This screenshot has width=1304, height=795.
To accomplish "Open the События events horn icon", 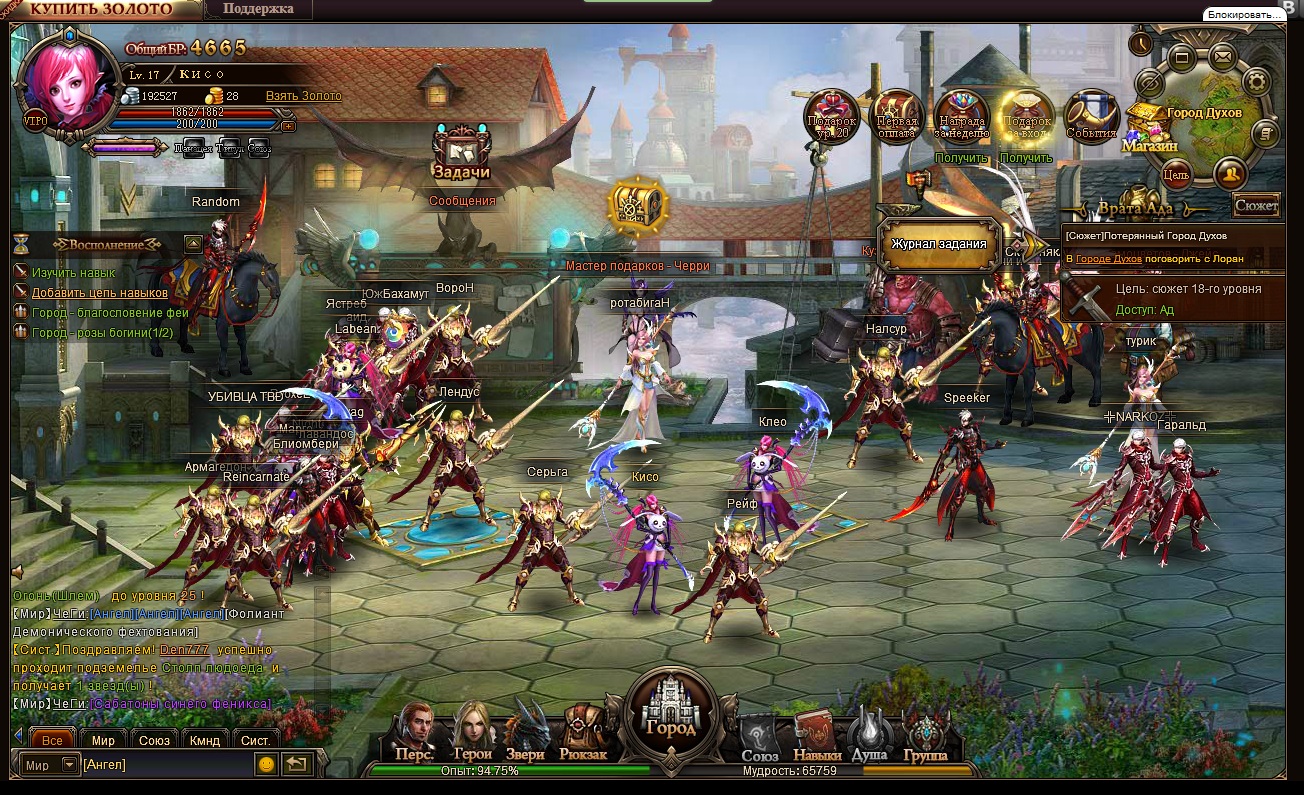I will 1090,116.
